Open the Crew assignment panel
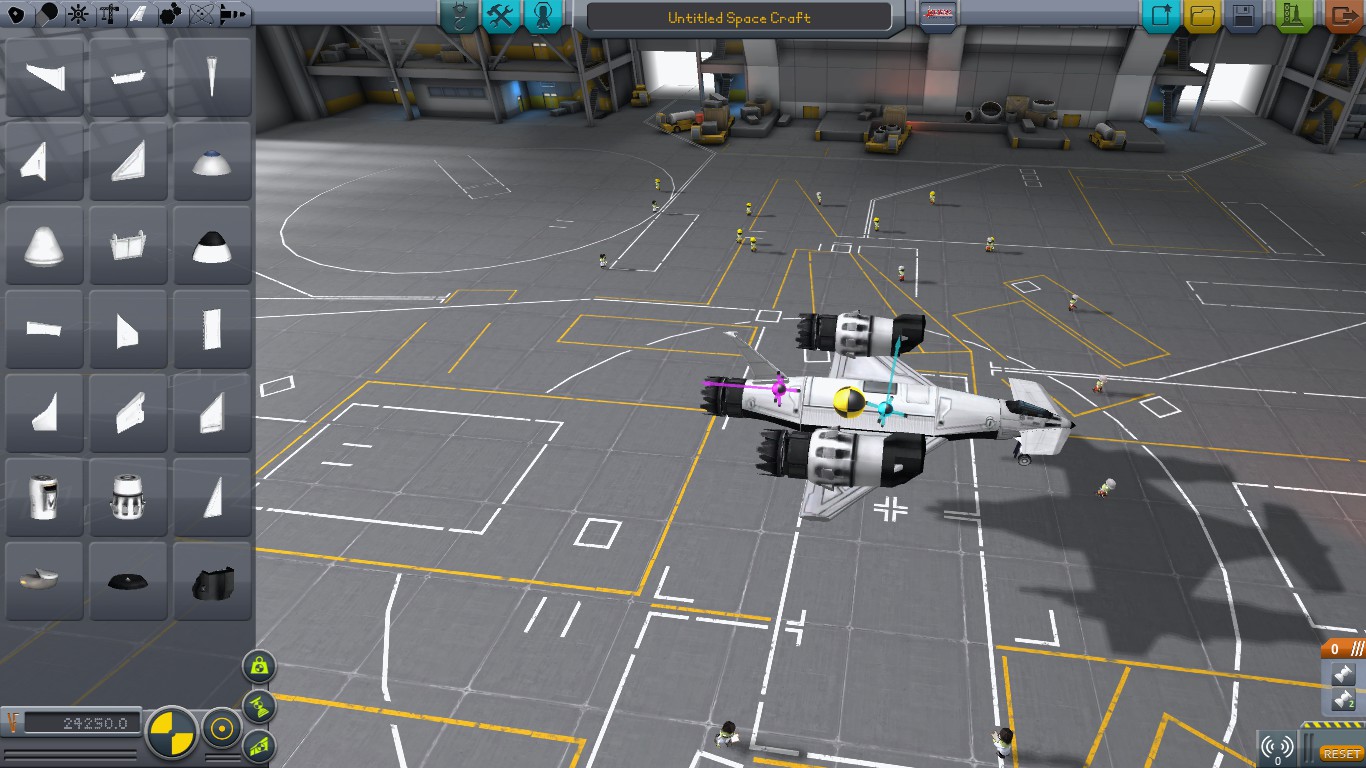 click(543, 16)
